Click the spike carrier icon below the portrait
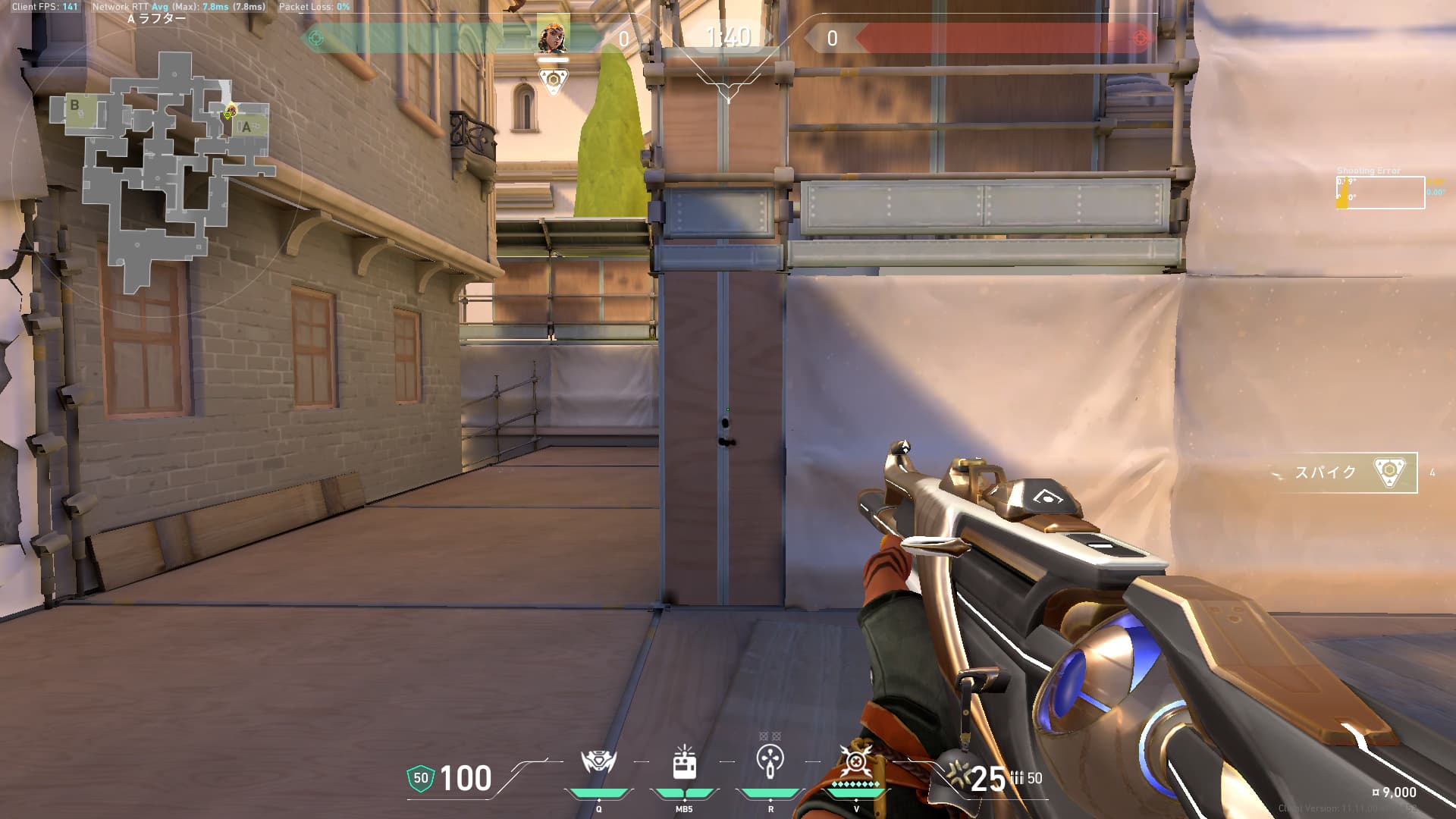The width and height of the screenshot is (1456, 819). 553,80
